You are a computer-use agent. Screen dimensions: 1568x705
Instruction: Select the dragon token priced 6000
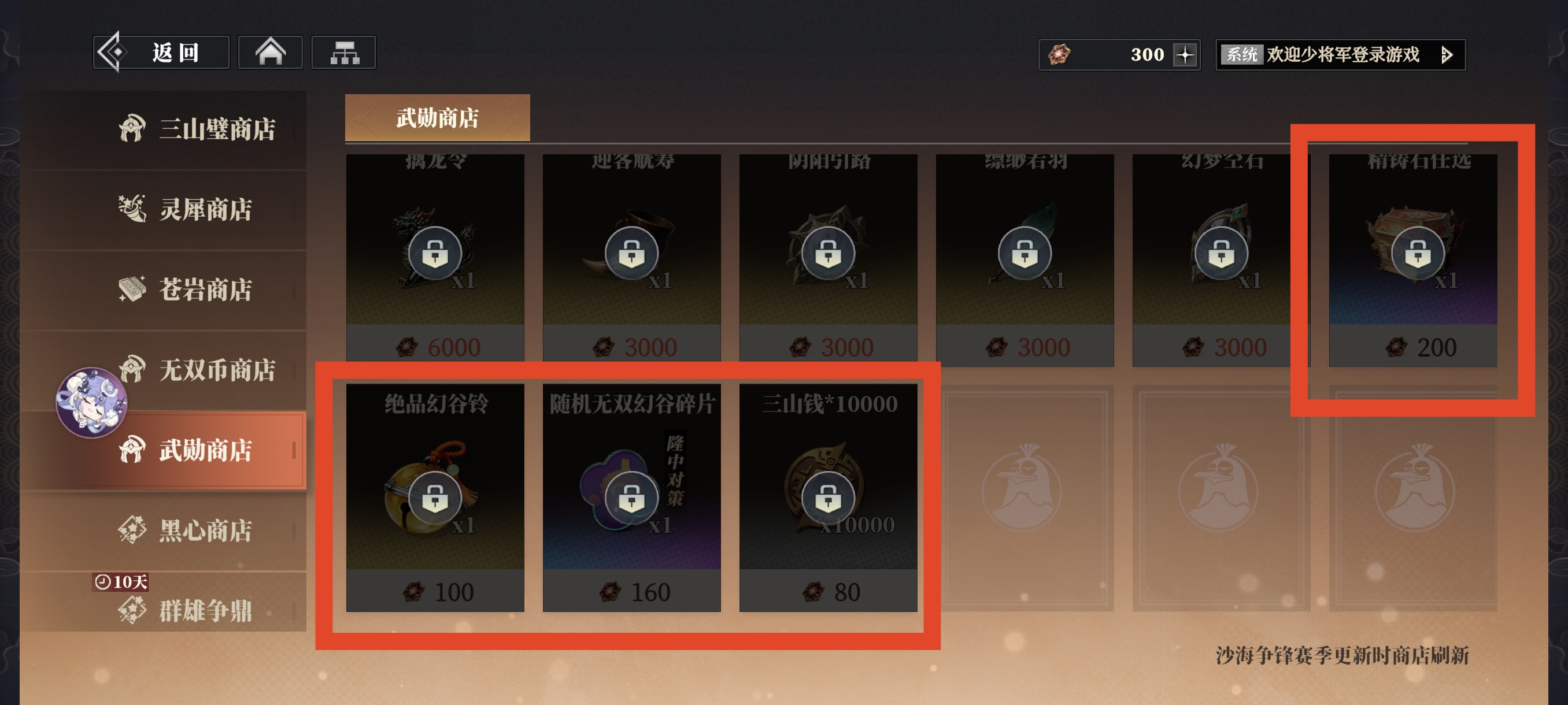pos(435,255)
